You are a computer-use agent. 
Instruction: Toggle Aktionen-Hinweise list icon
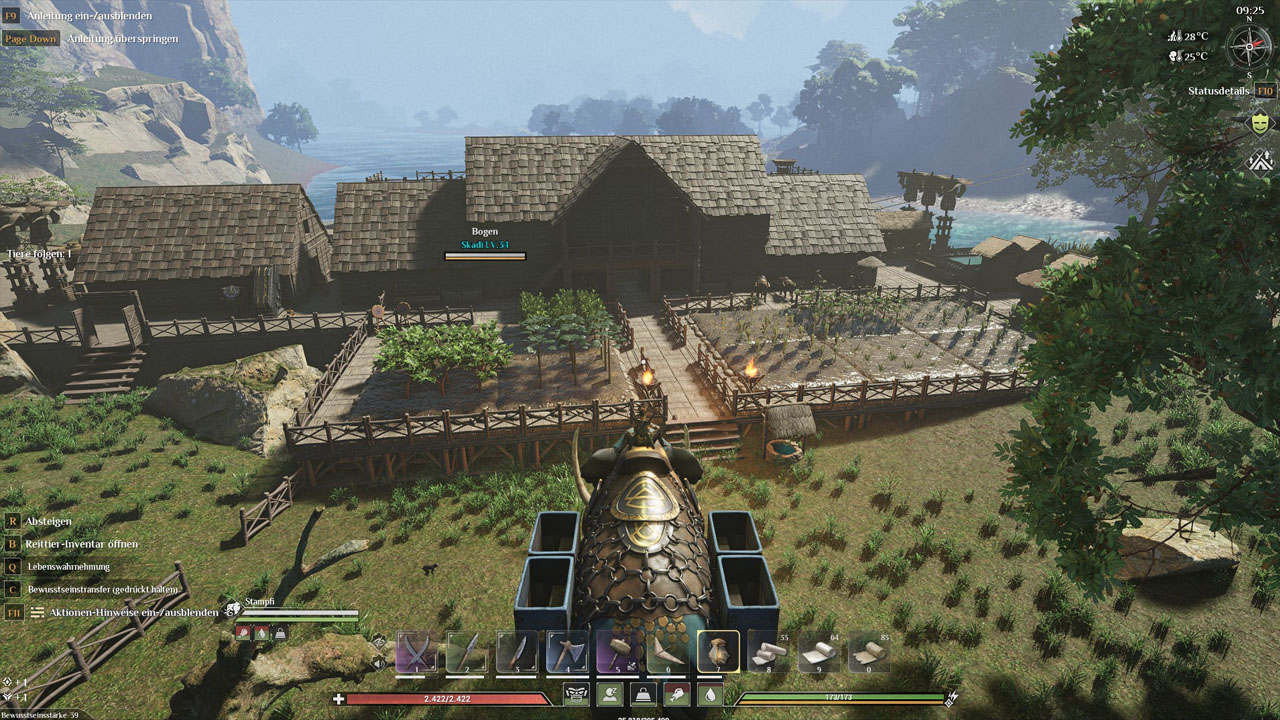coord(37,612)
